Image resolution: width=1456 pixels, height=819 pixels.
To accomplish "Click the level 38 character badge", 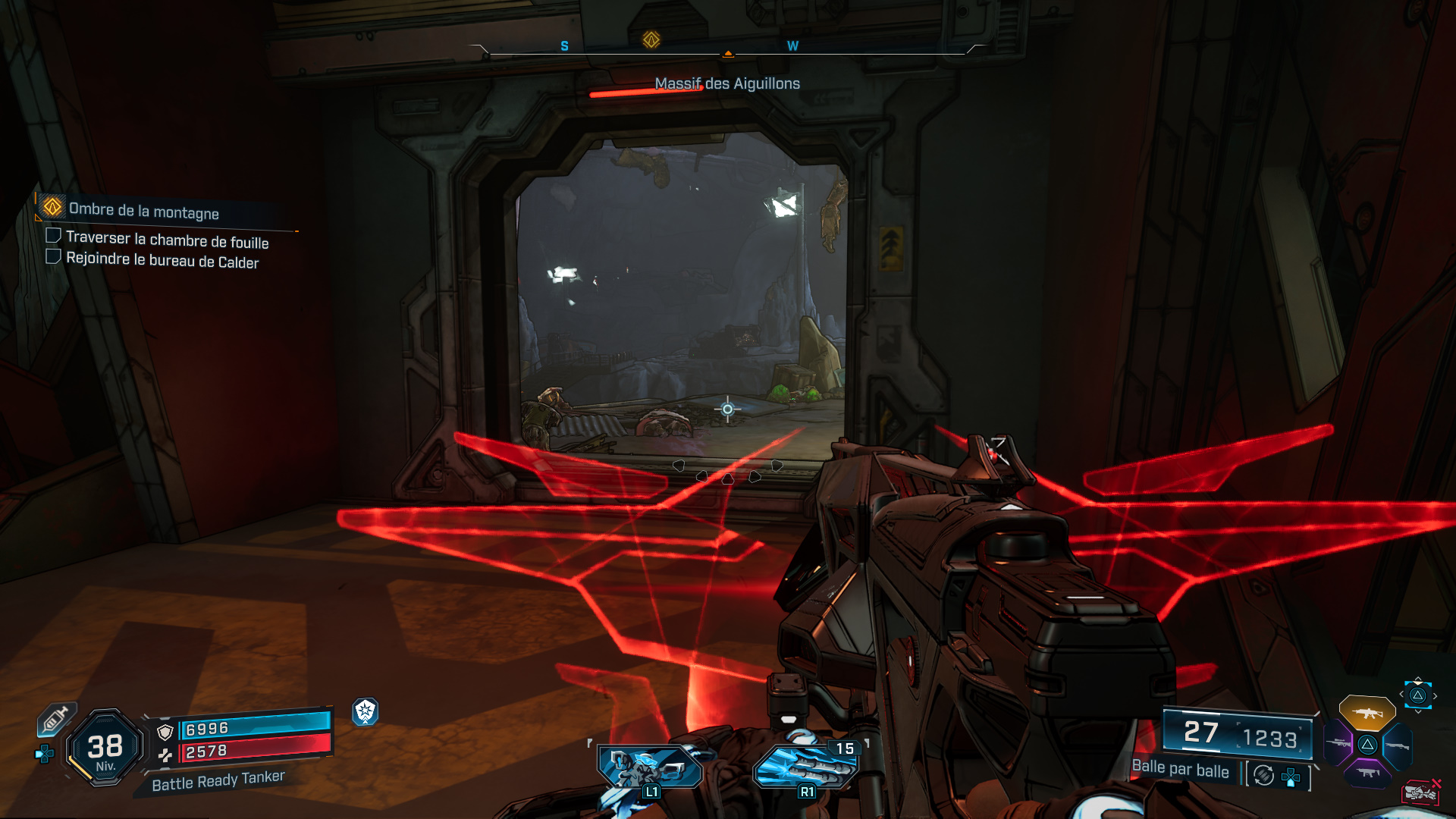I will click(105, 748).
